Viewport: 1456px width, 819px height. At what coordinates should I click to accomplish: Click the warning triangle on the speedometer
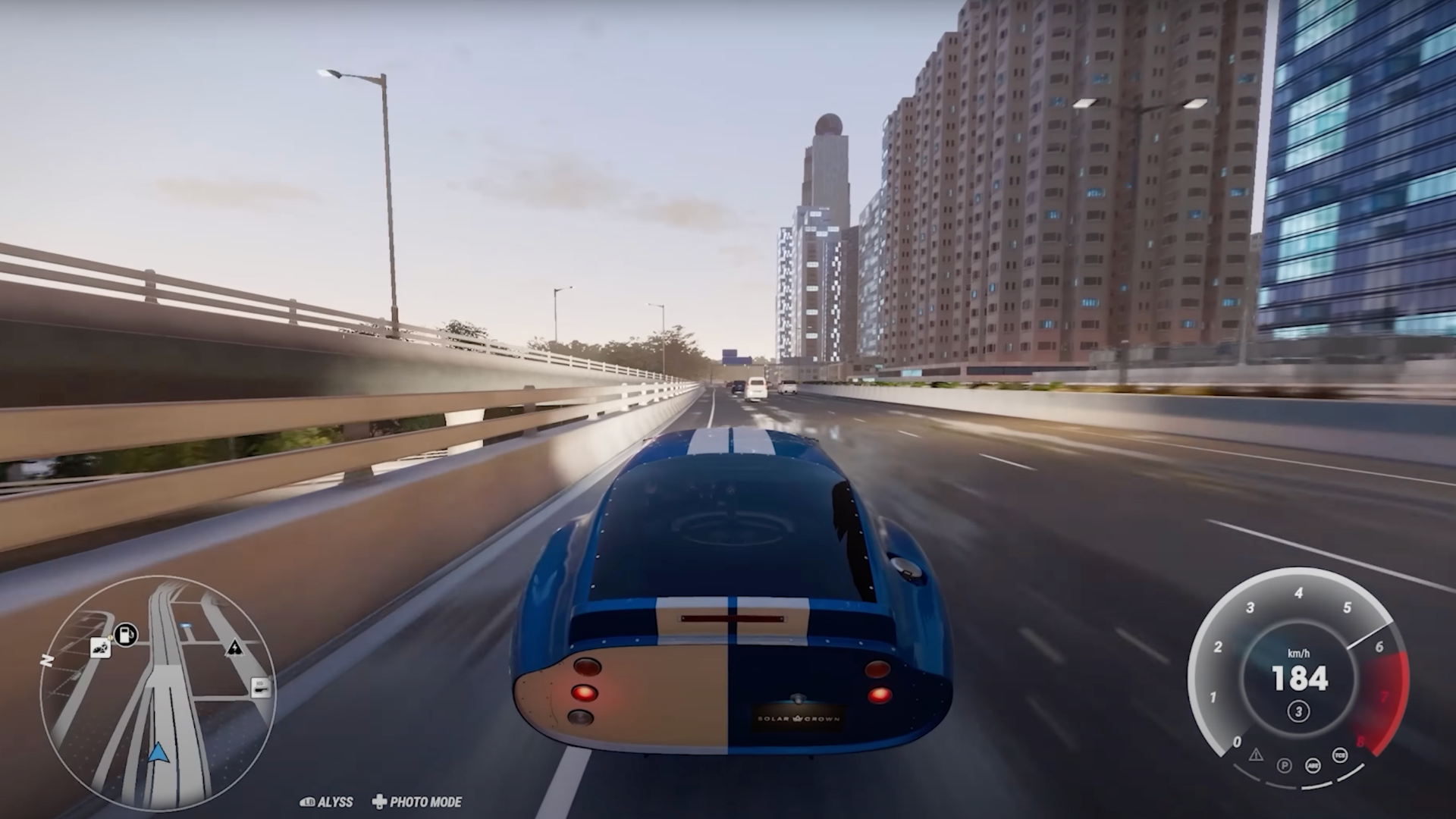click(1257, 756)
